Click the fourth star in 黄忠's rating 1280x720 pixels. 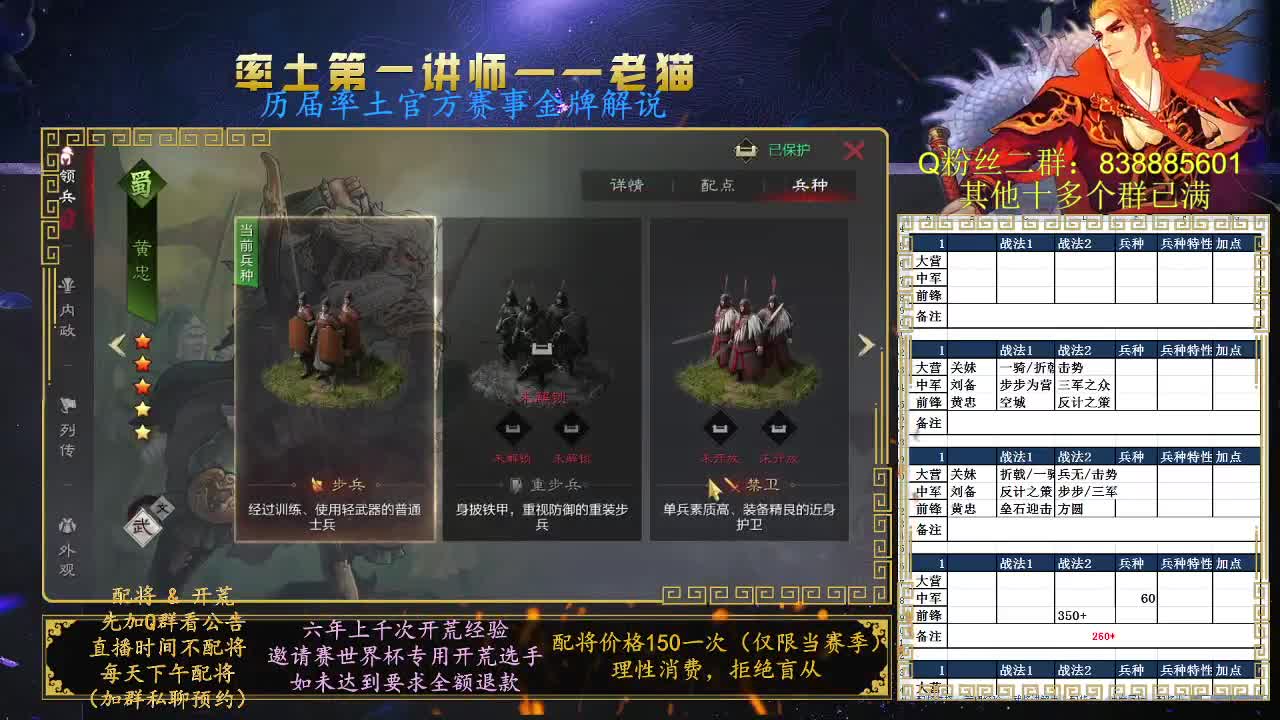tap(143, 410)
